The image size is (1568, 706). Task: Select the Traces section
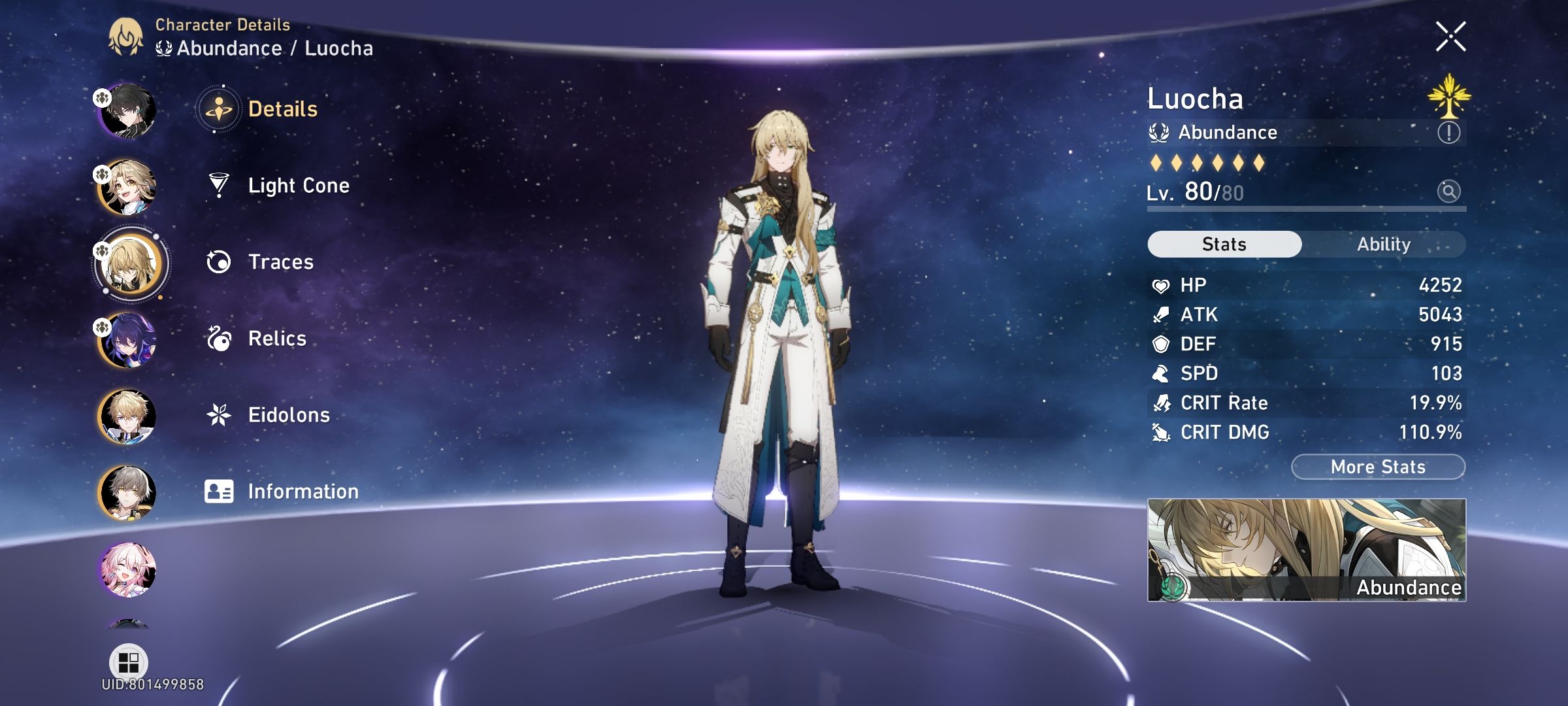pyautogui.click(x=280, y=261)
